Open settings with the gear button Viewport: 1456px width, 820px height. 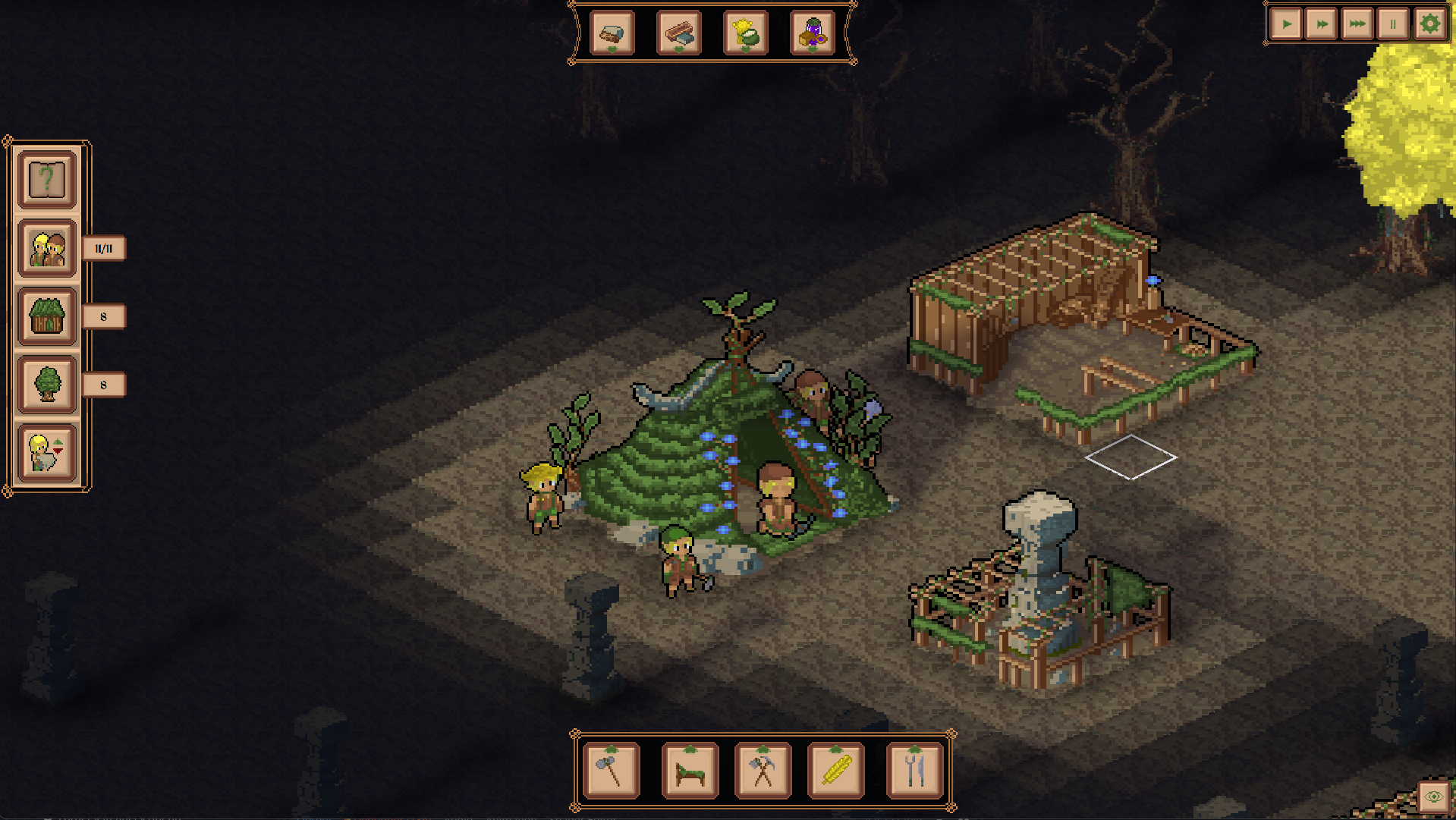(x=1429, y=24)
